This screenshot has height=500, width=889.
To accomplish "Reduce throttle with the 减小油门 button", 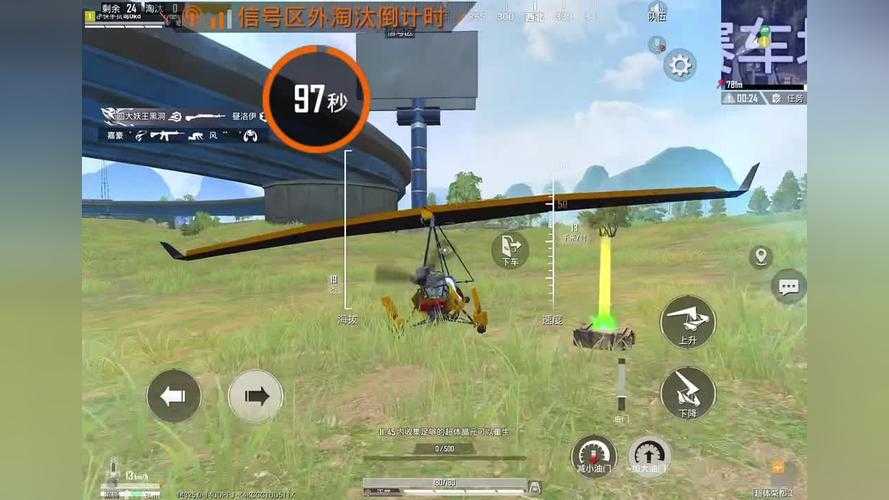I will pos(594,455).
